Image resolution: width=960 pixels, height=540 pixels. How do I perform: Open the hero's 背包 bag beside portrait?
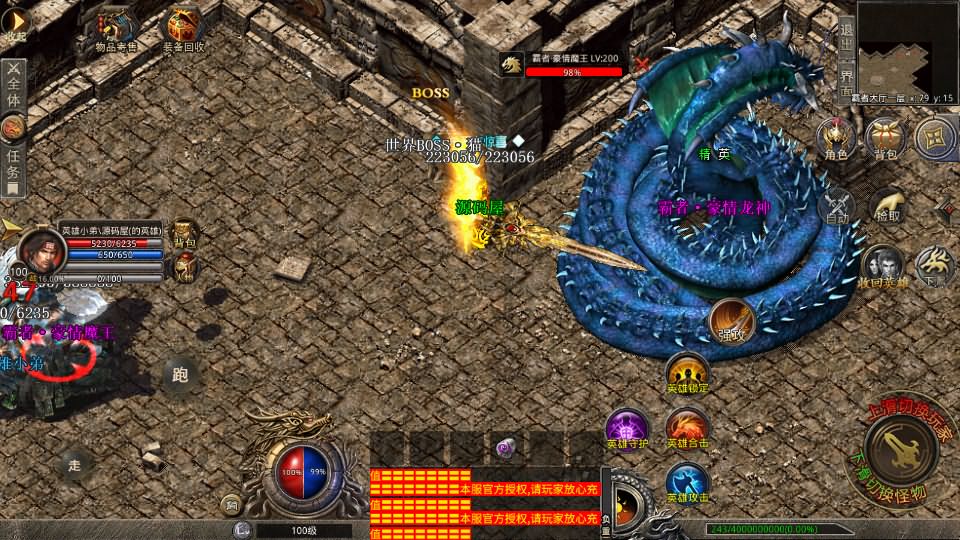(x=184, y=234)
